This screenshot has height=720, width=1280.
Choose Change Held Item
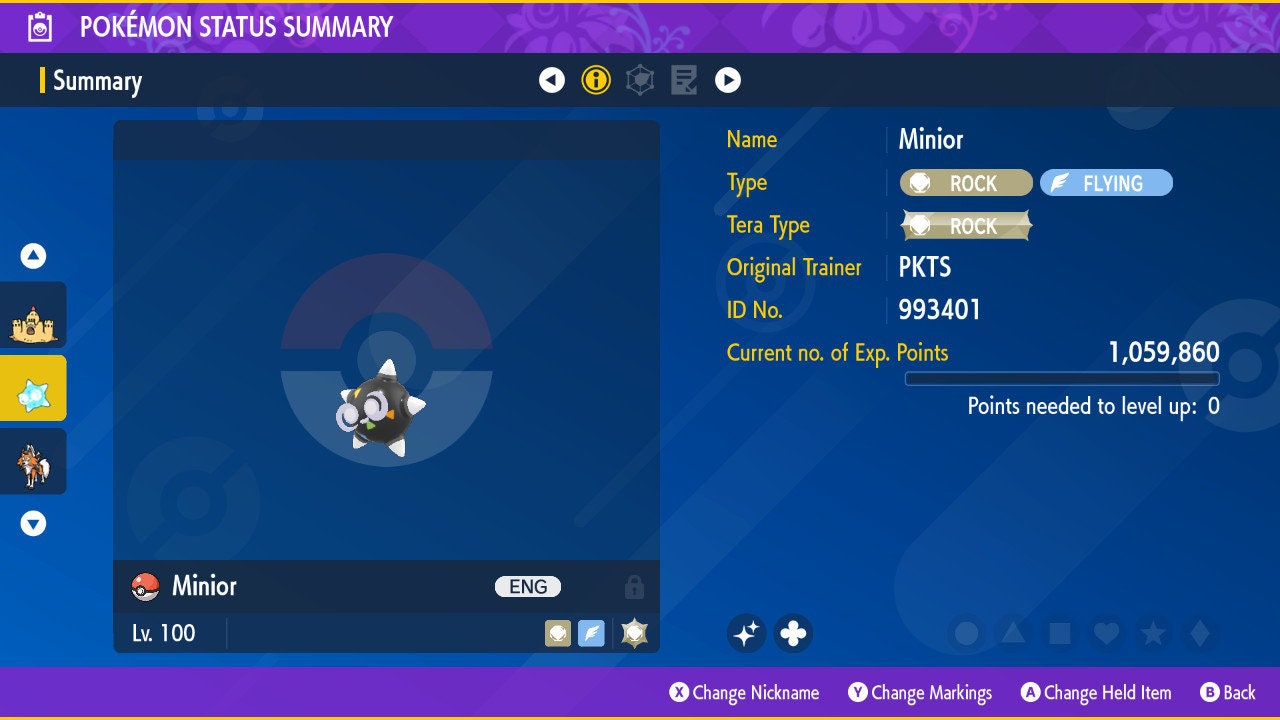[1096, 693]
